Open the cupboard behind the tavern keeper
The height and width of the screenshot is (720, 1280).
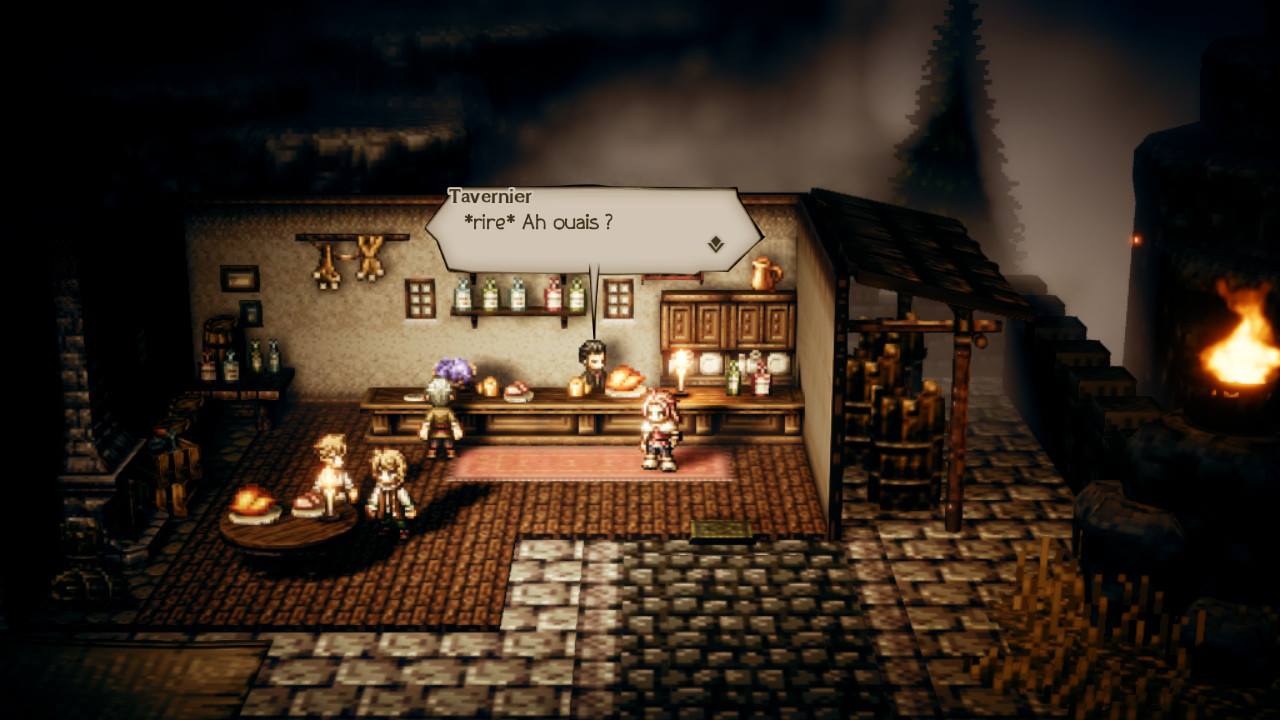tap(725, 325)
